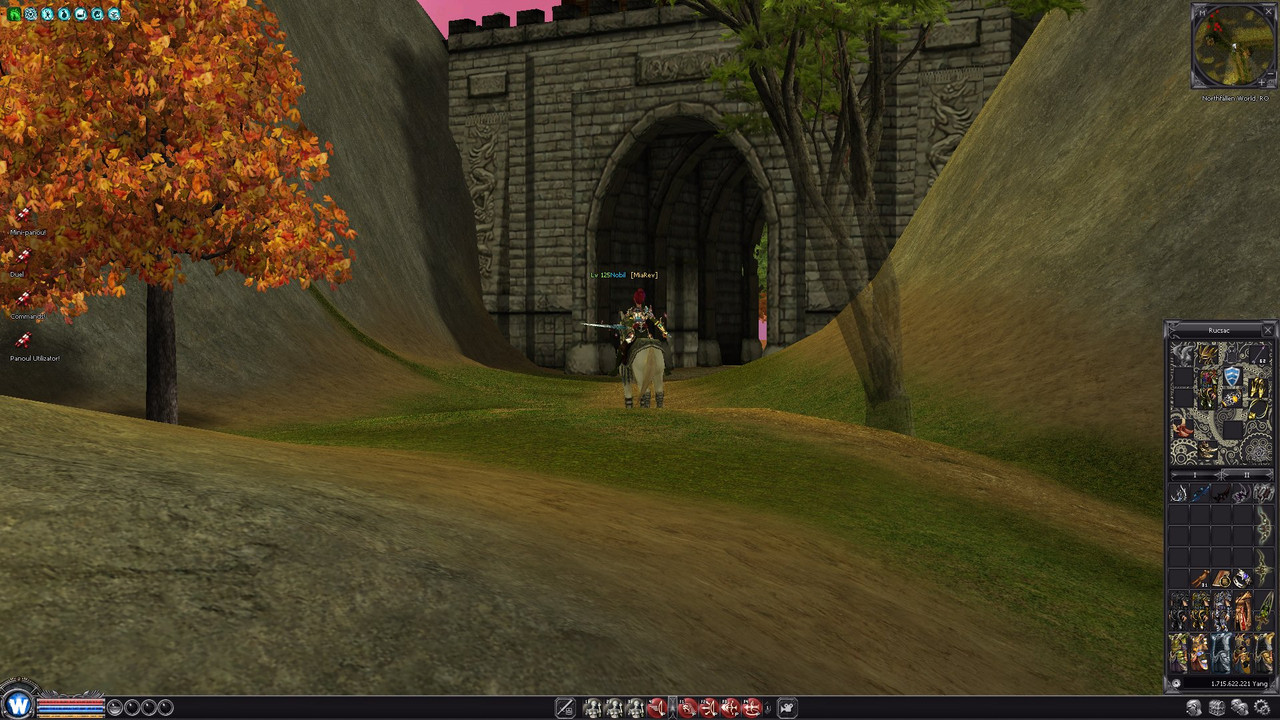Select the silver ring inventory item
Screen dimensions: 1280x720
click(1242, 578)
